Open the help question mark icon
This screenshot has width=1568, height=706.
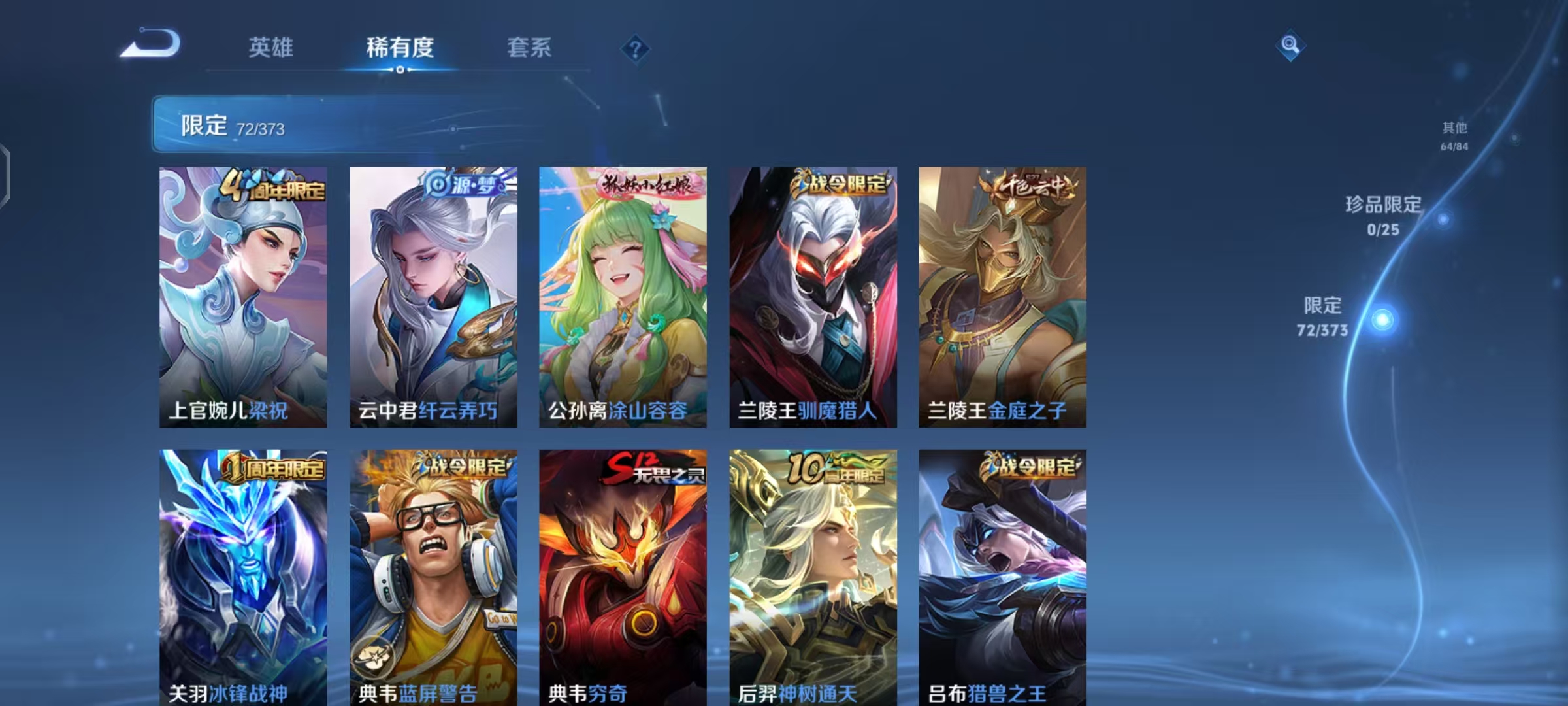634,49
